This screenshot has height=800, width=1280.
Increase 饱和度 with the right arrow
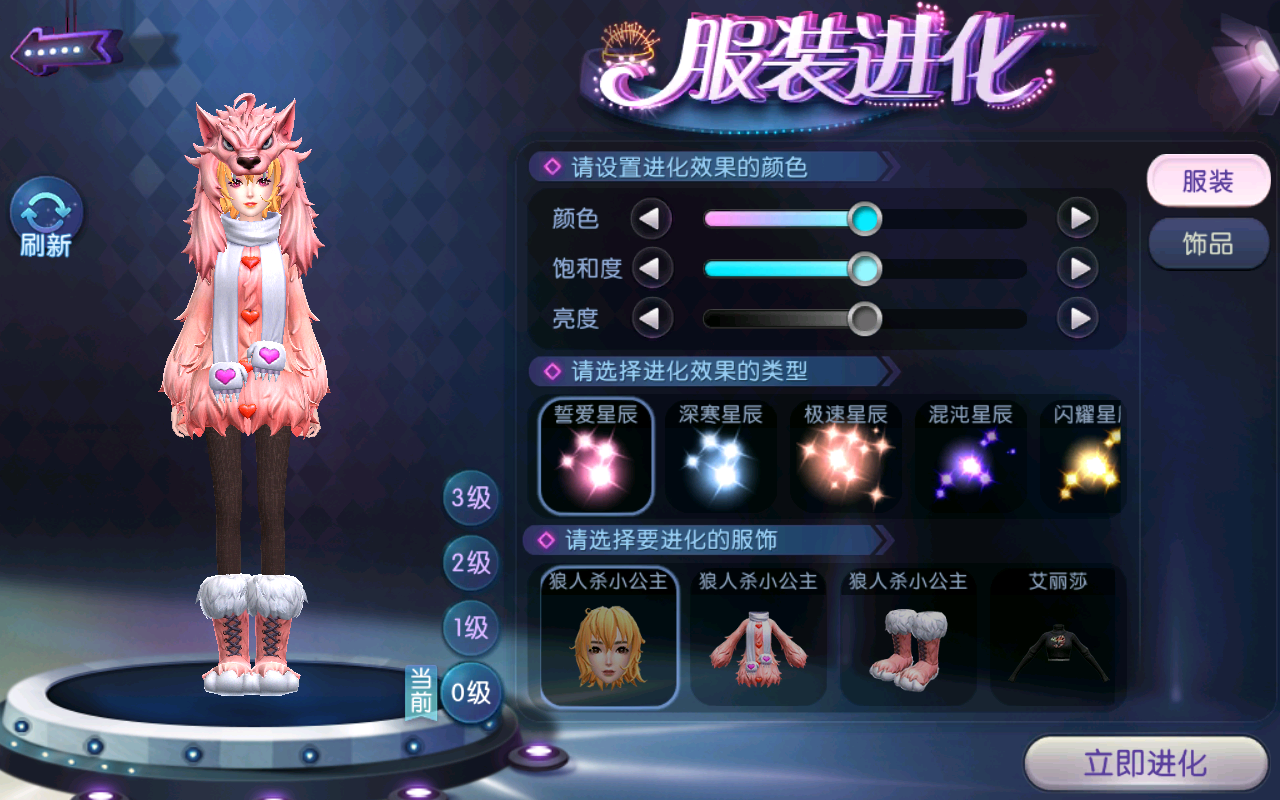click(x=1078, y=268)
